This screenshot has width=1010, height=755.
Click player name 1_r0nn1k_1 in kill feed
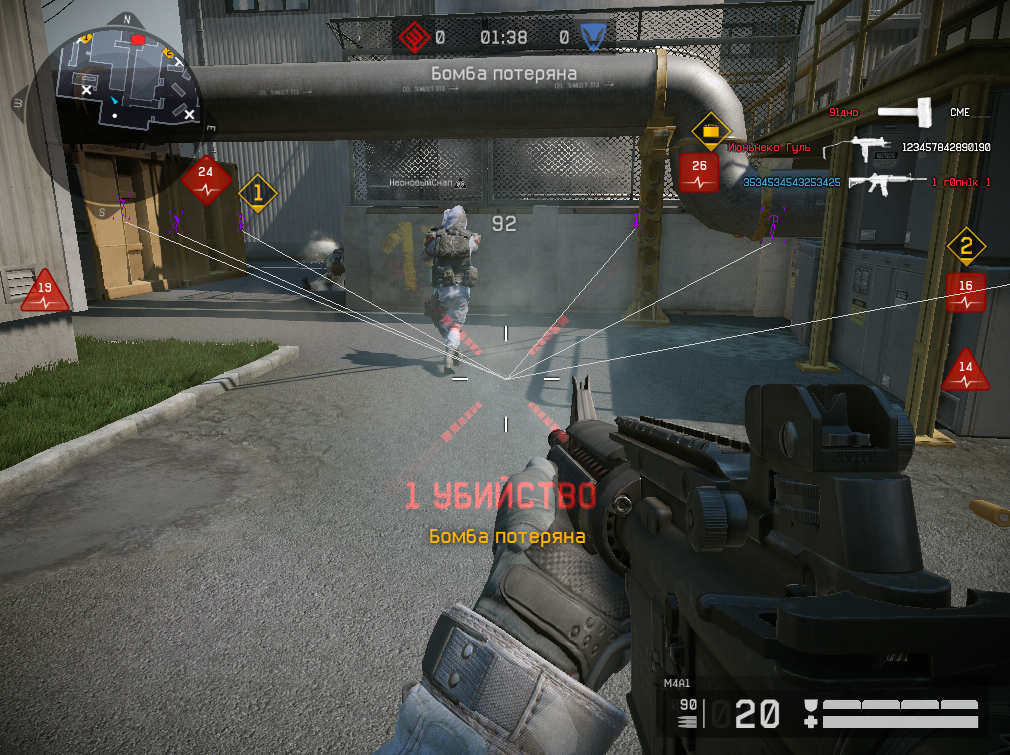pyautogui.click(x=961, y=182)
